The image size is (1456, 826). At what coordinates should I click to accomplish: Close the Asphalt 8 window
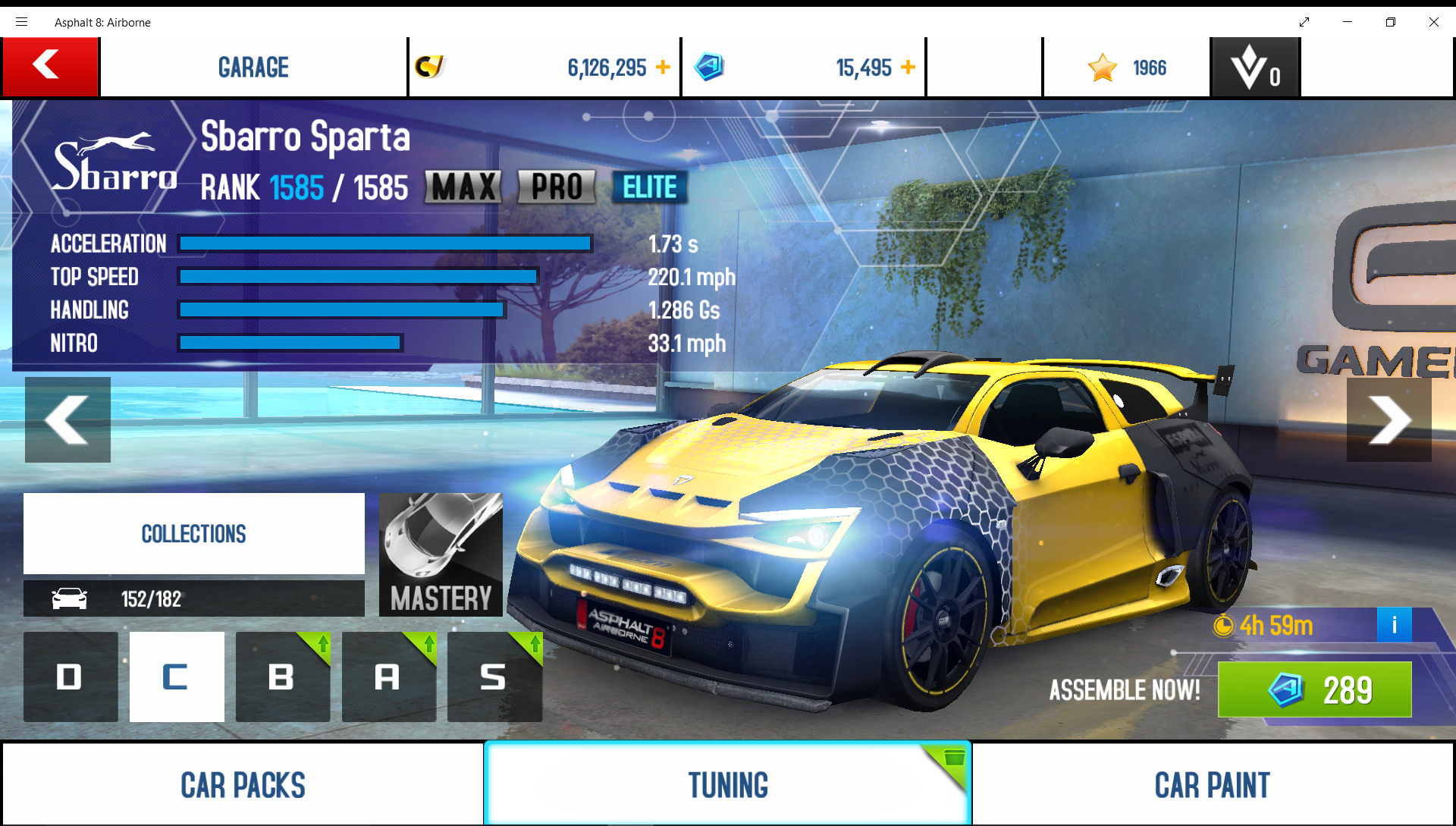[1433, 22]
